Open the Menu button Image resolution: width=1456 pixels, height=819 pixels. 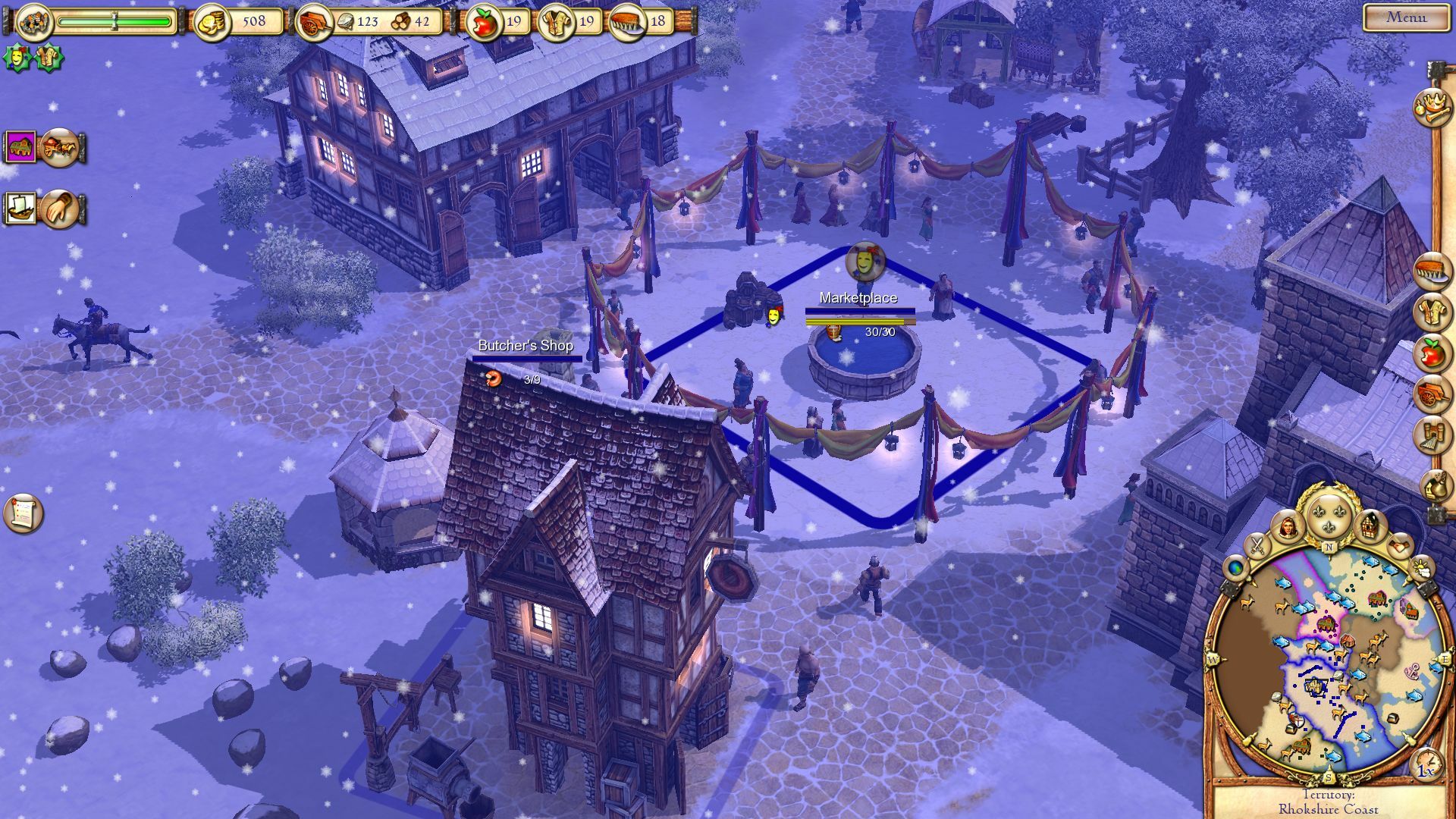click(1406, 17)
